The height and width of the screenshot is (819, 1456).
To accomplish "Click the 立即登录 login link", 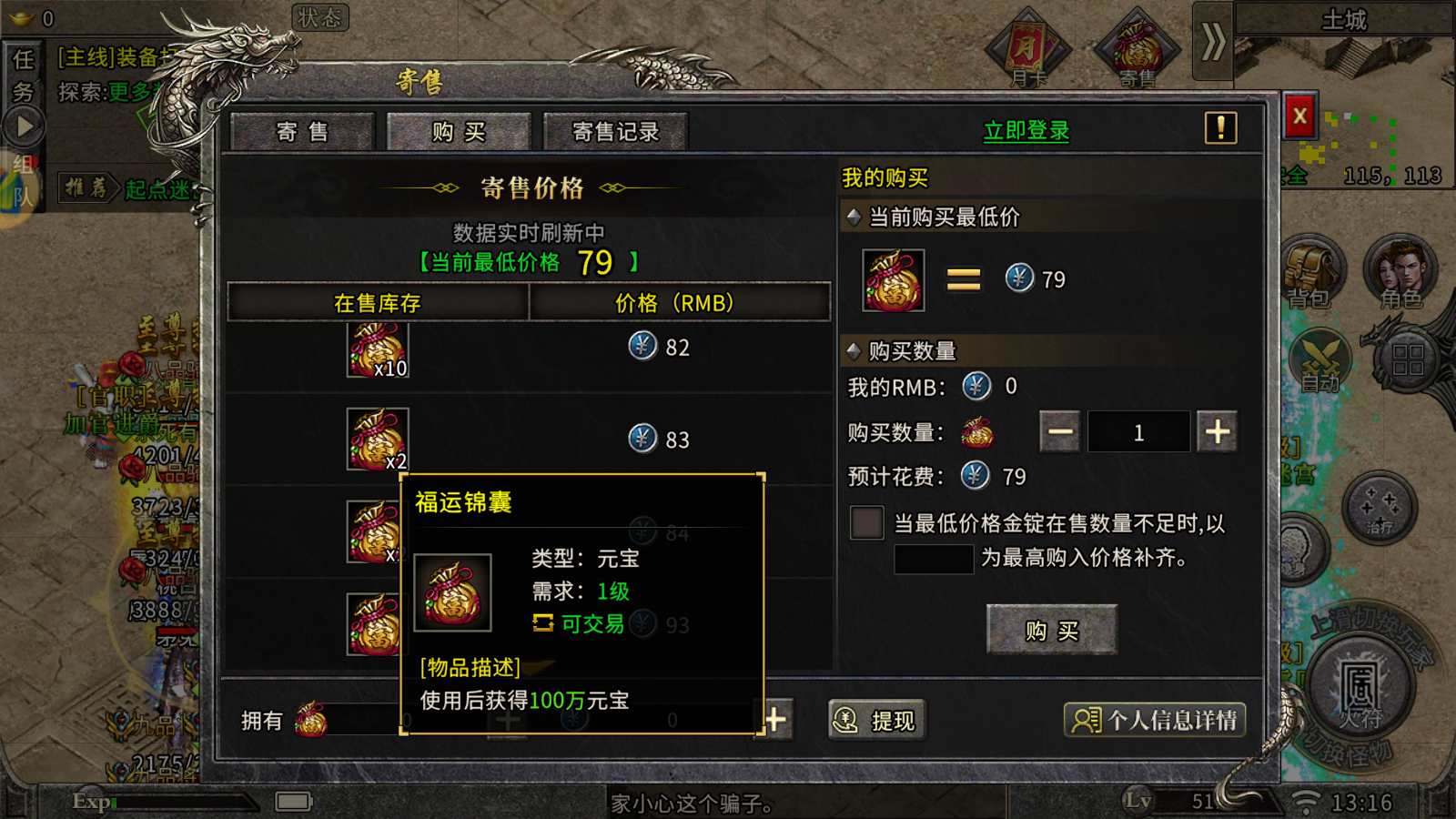I will point(1026,129).
